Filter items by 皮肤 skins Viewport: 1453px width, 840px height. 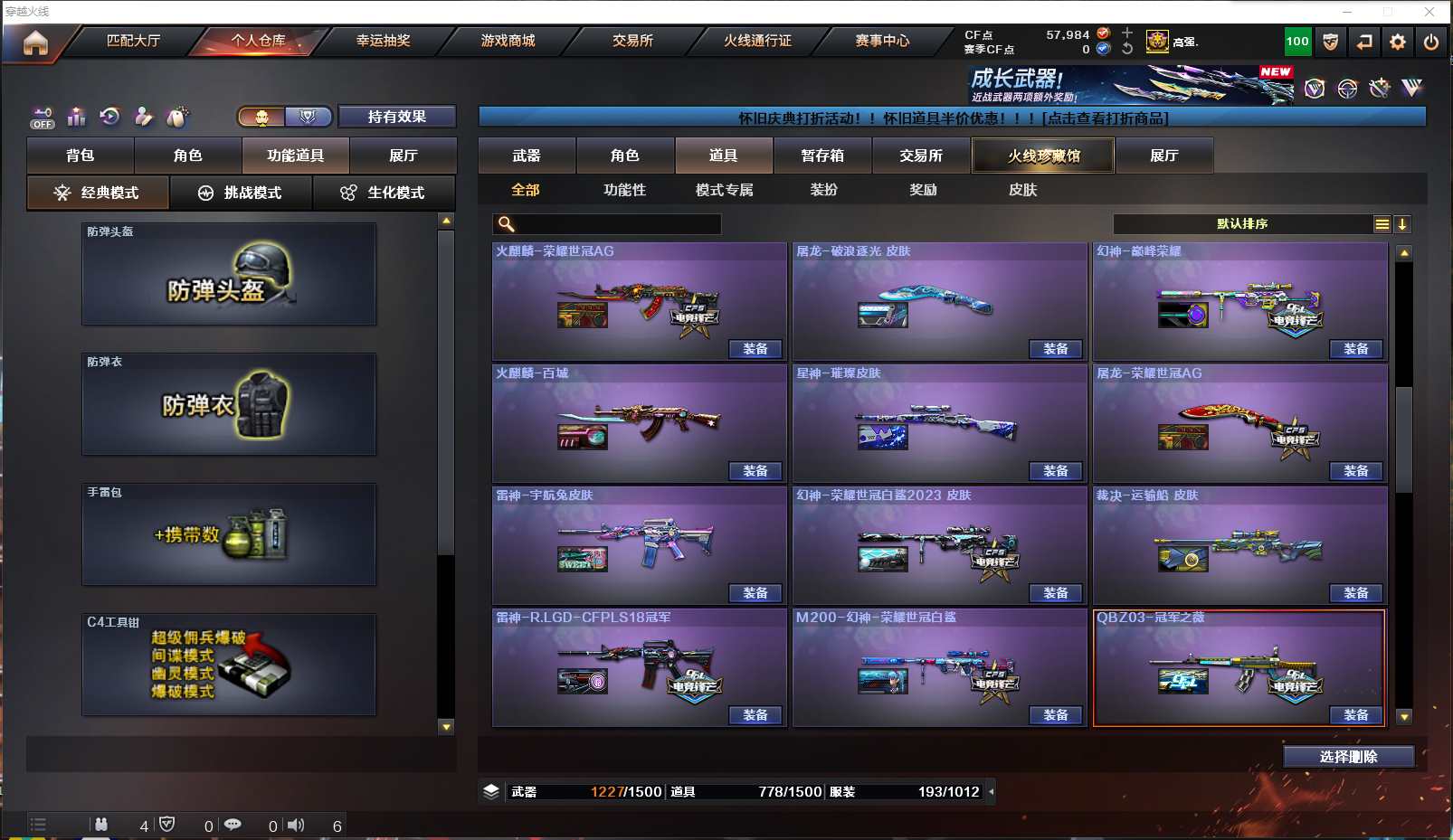pyautogui.click(x=1022, y=190)
